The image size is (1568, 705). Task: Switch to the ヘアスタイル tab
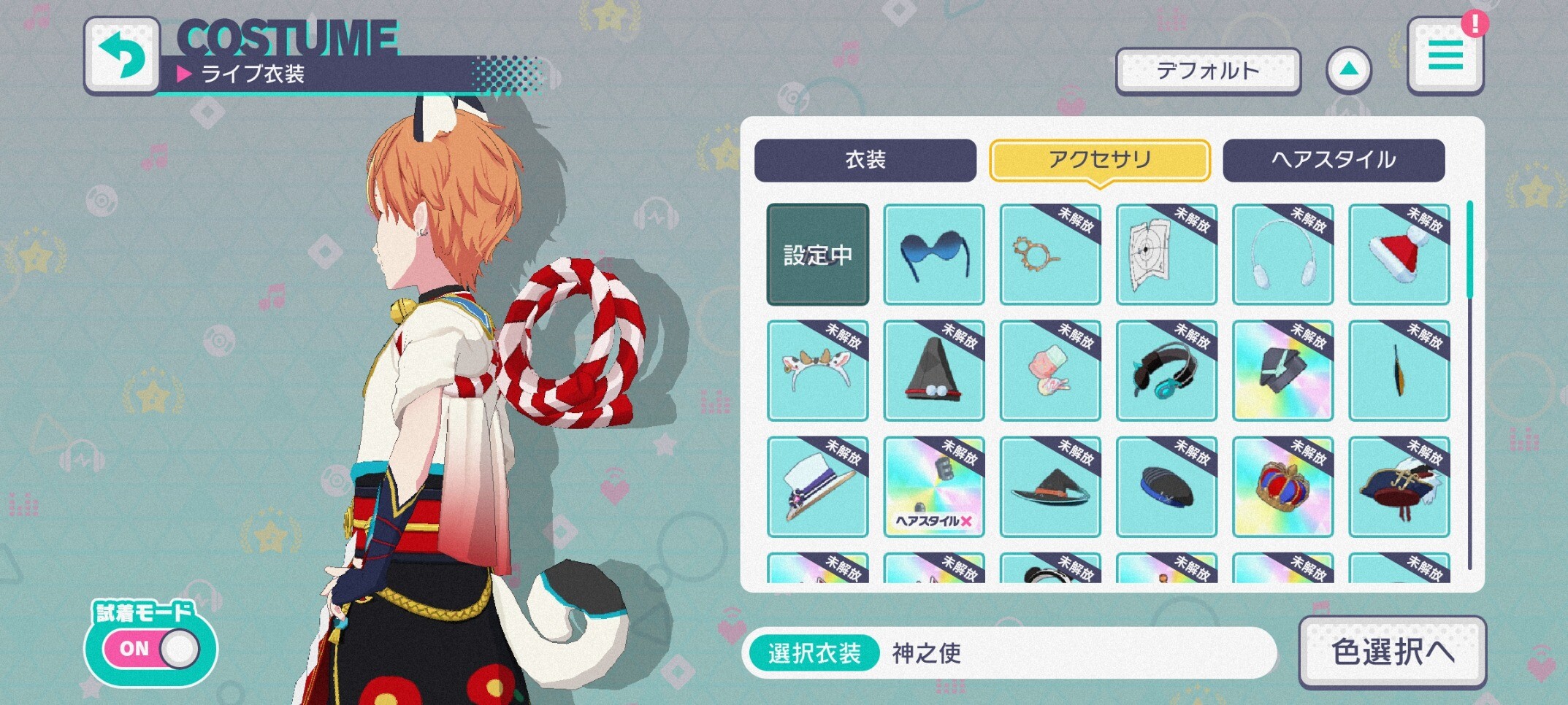(1333, 160)
